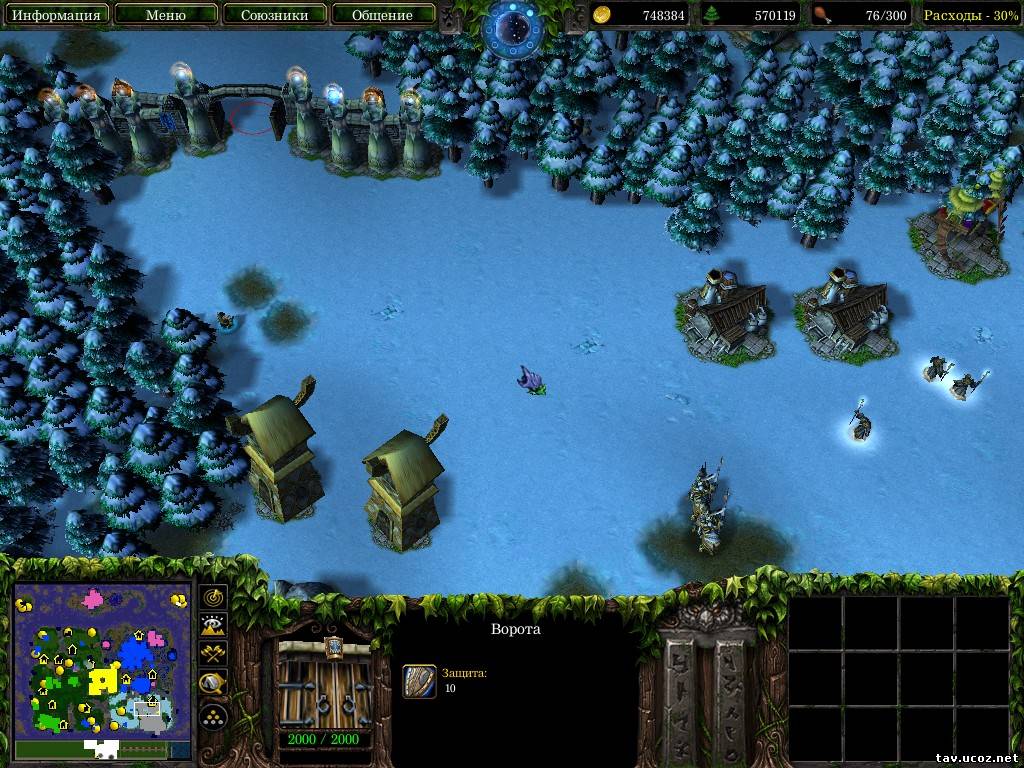Toggle ally color mode crossed-axes button
The image size is (1024, 768).
click(214, 655)
